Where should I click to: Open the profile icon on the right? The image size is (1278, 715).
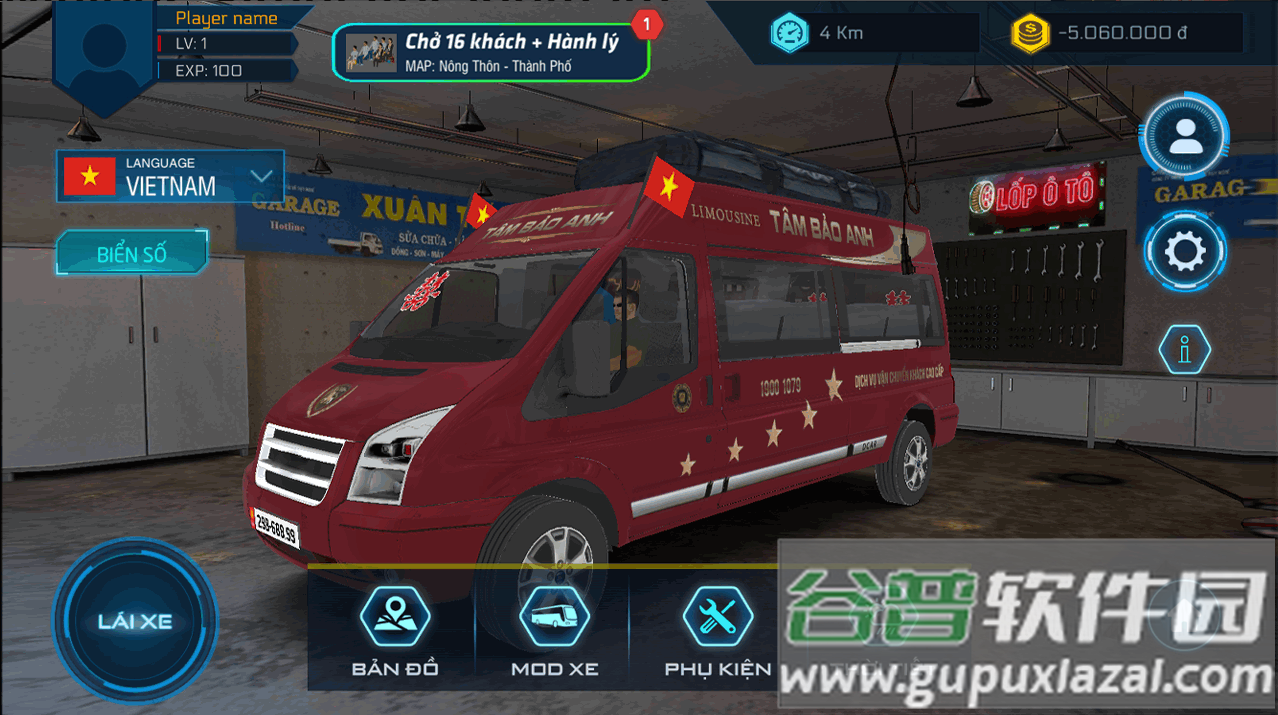[x=1186, y=136]
